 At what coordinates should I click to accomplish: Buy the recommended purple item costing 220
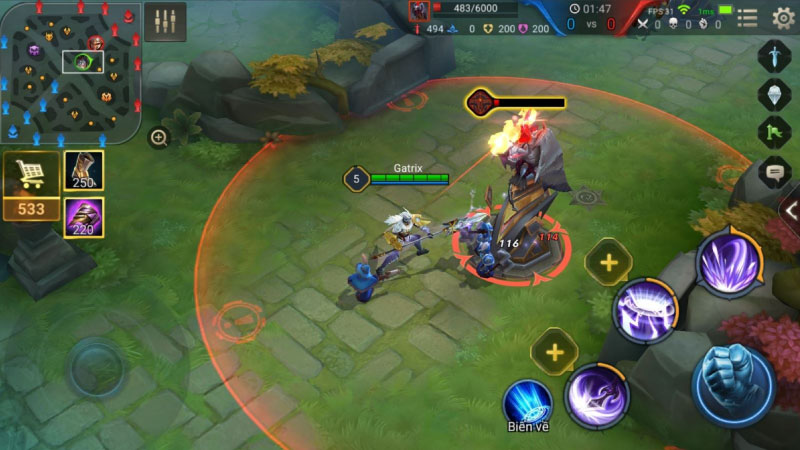[x=83, y=217]
